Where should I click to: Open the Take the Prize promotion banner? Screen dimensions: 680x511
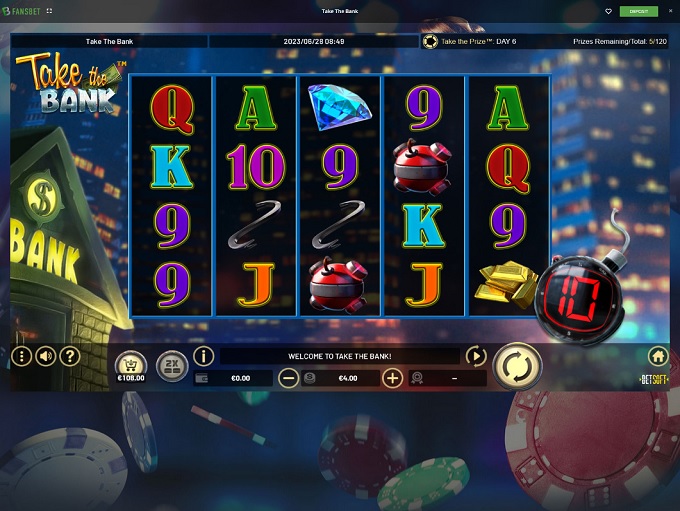[472, 42]
